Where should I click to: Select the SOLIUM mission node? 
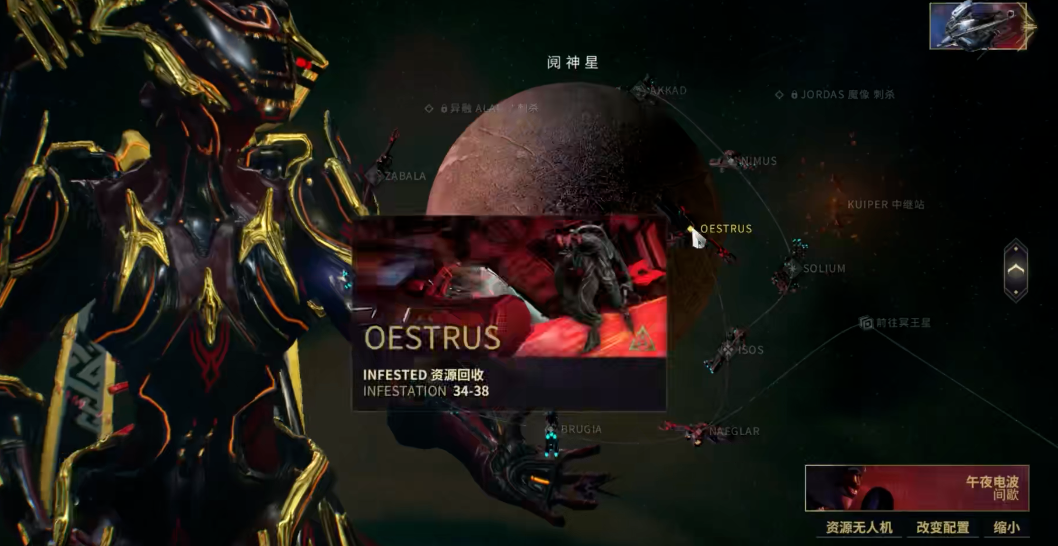tap(792, 268)
